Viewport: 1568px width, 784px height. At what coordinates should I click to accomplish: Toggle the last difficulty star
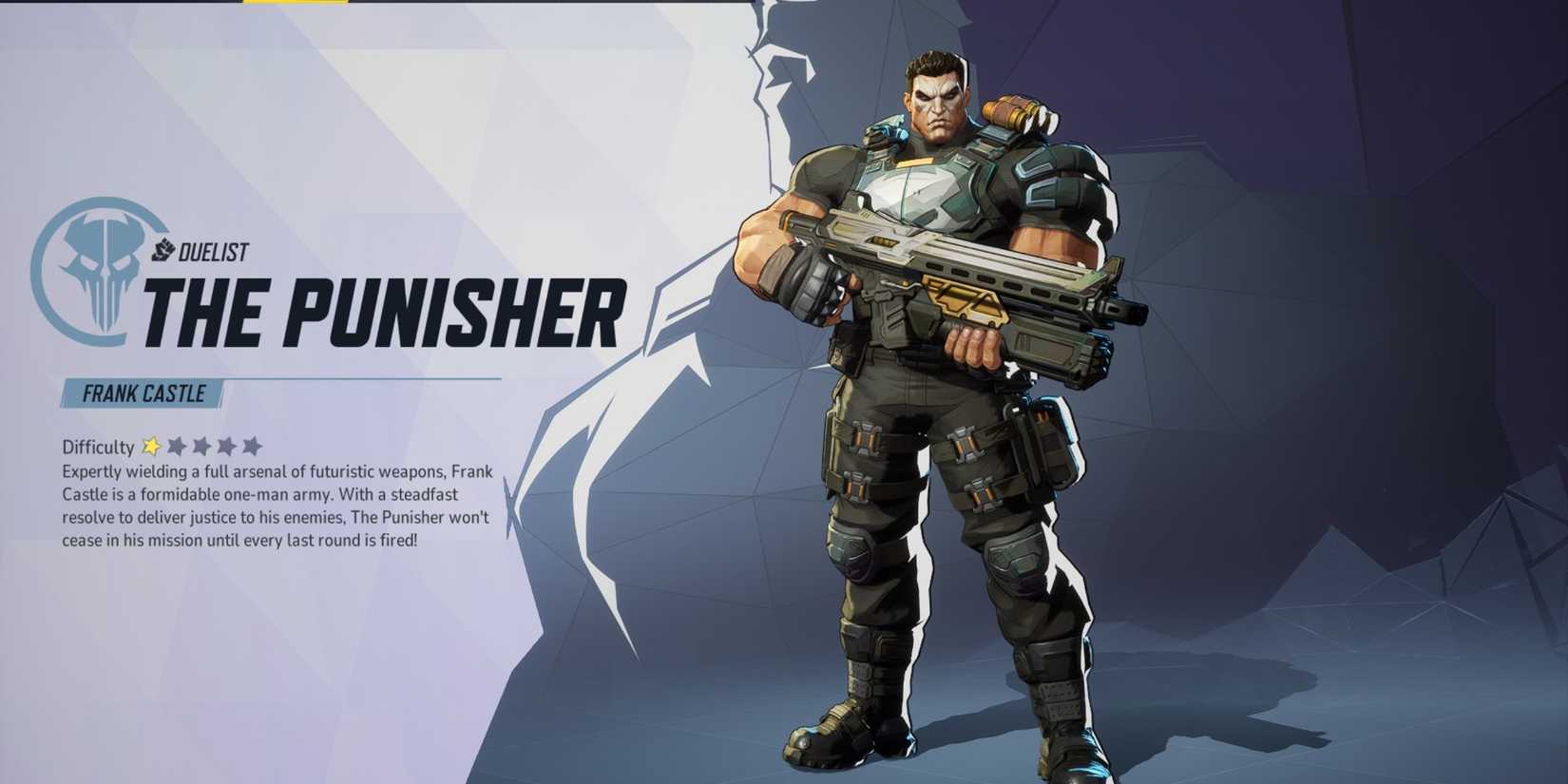pyautogui.click(x=251, y=446)
